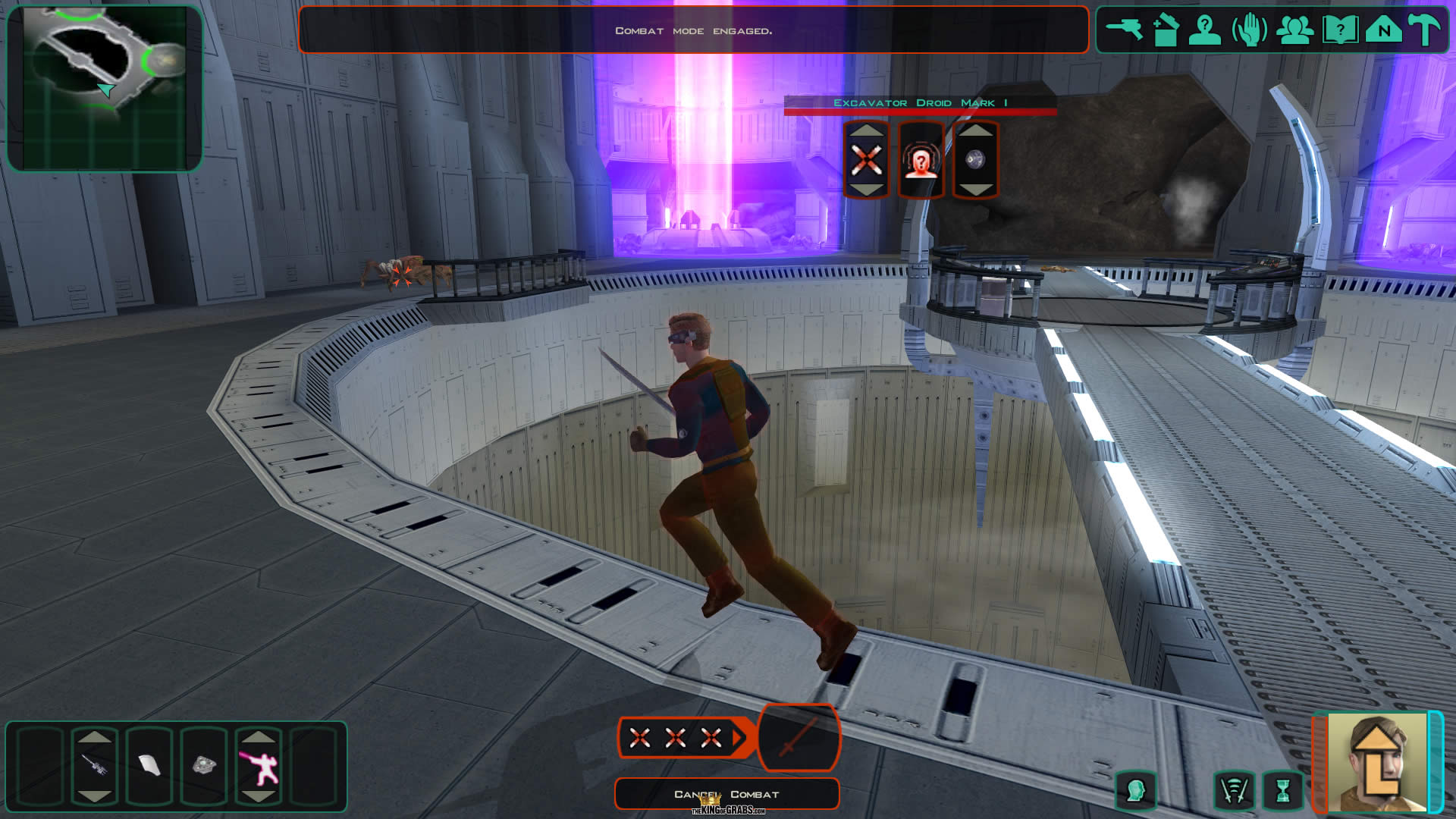Open level up via the character portrait
1456x819 pixels.
click(x=1376, y=762)
